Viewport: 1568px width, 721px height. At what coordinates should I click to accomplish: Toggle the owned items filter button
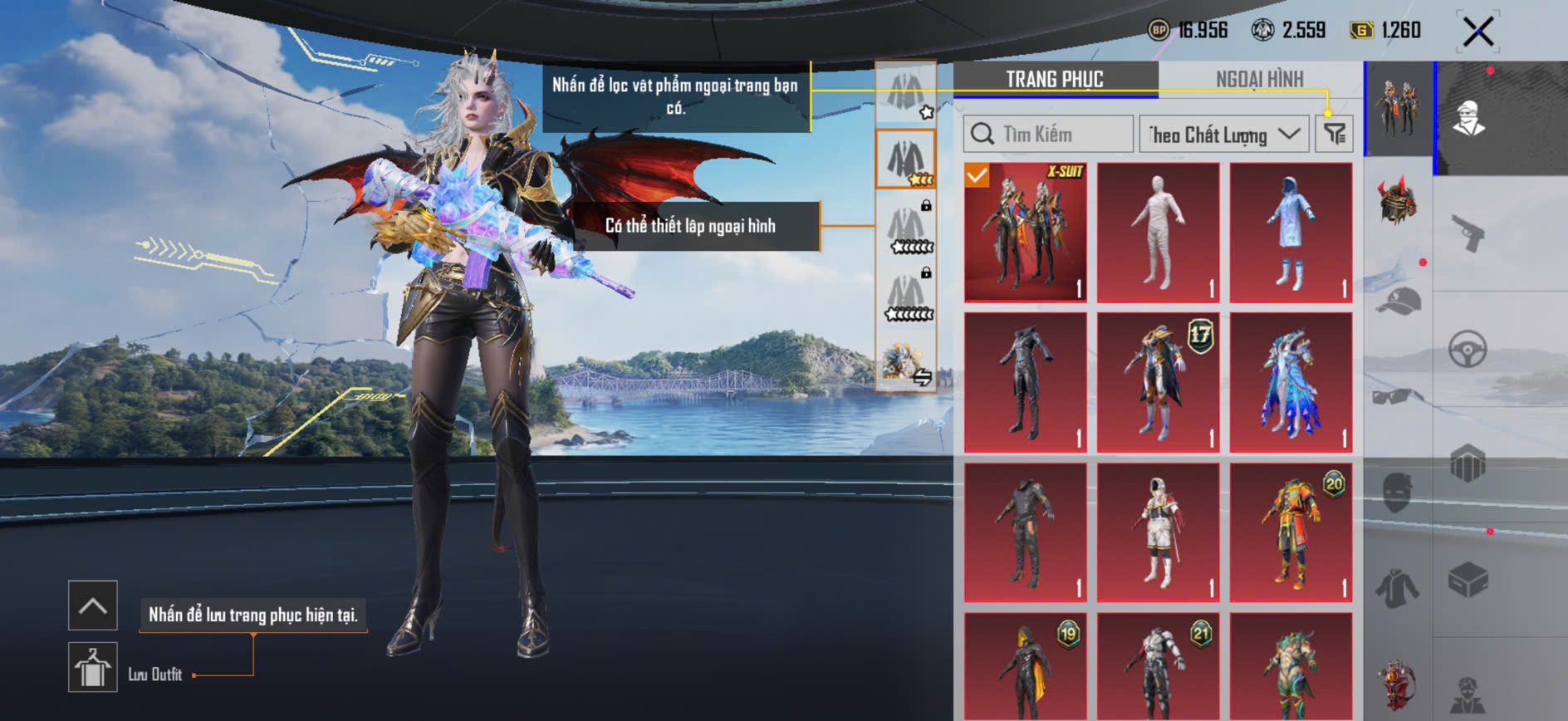click(x=1335, y=134)
